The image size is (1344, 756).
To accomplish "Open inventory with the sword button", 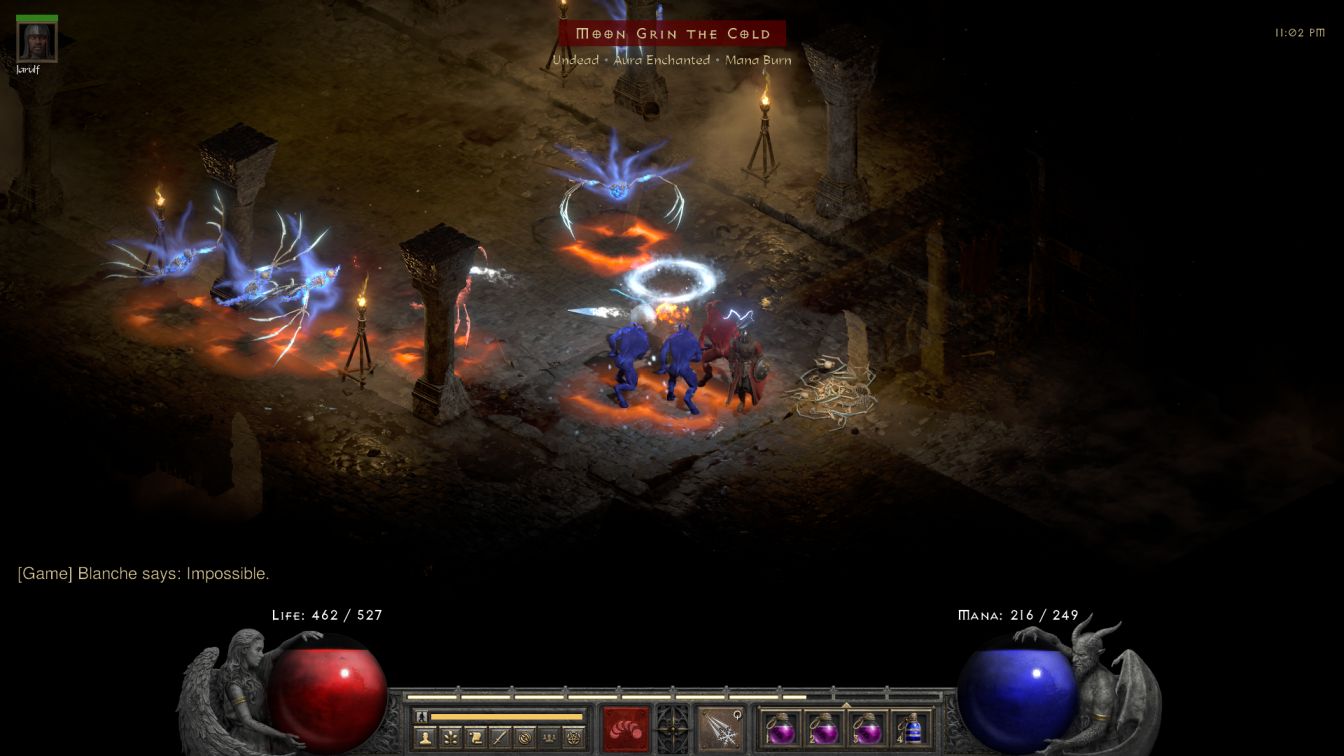I will (x=499, y=738).
